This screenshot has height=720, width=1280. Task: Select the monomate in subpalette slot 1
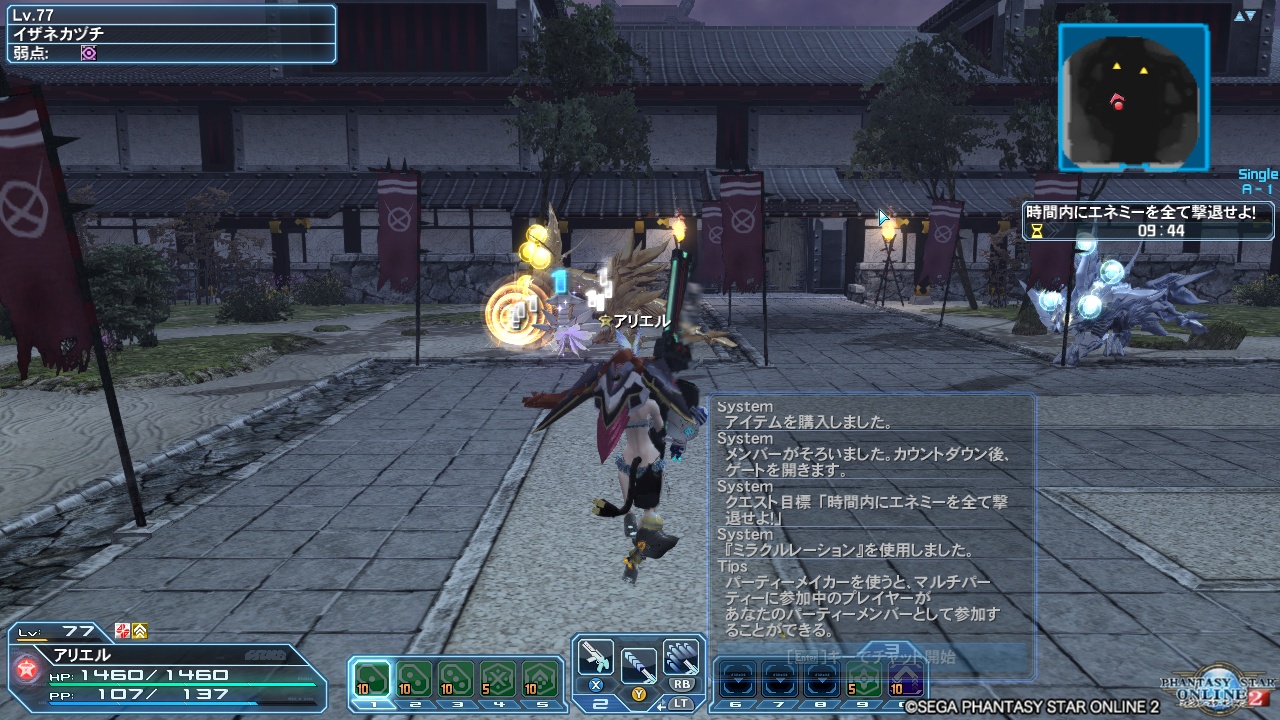tap(372, 678)
